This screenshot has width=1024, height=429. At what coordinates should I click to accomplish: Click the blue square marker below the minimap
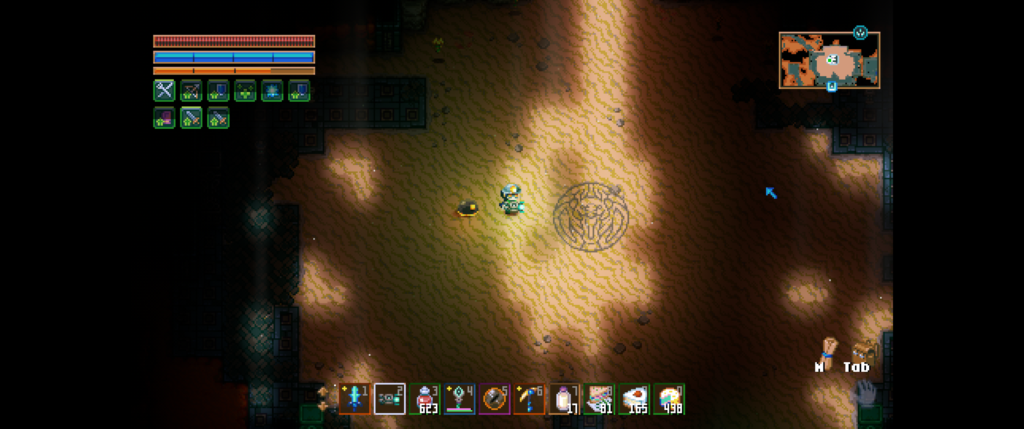coord(831,87)
